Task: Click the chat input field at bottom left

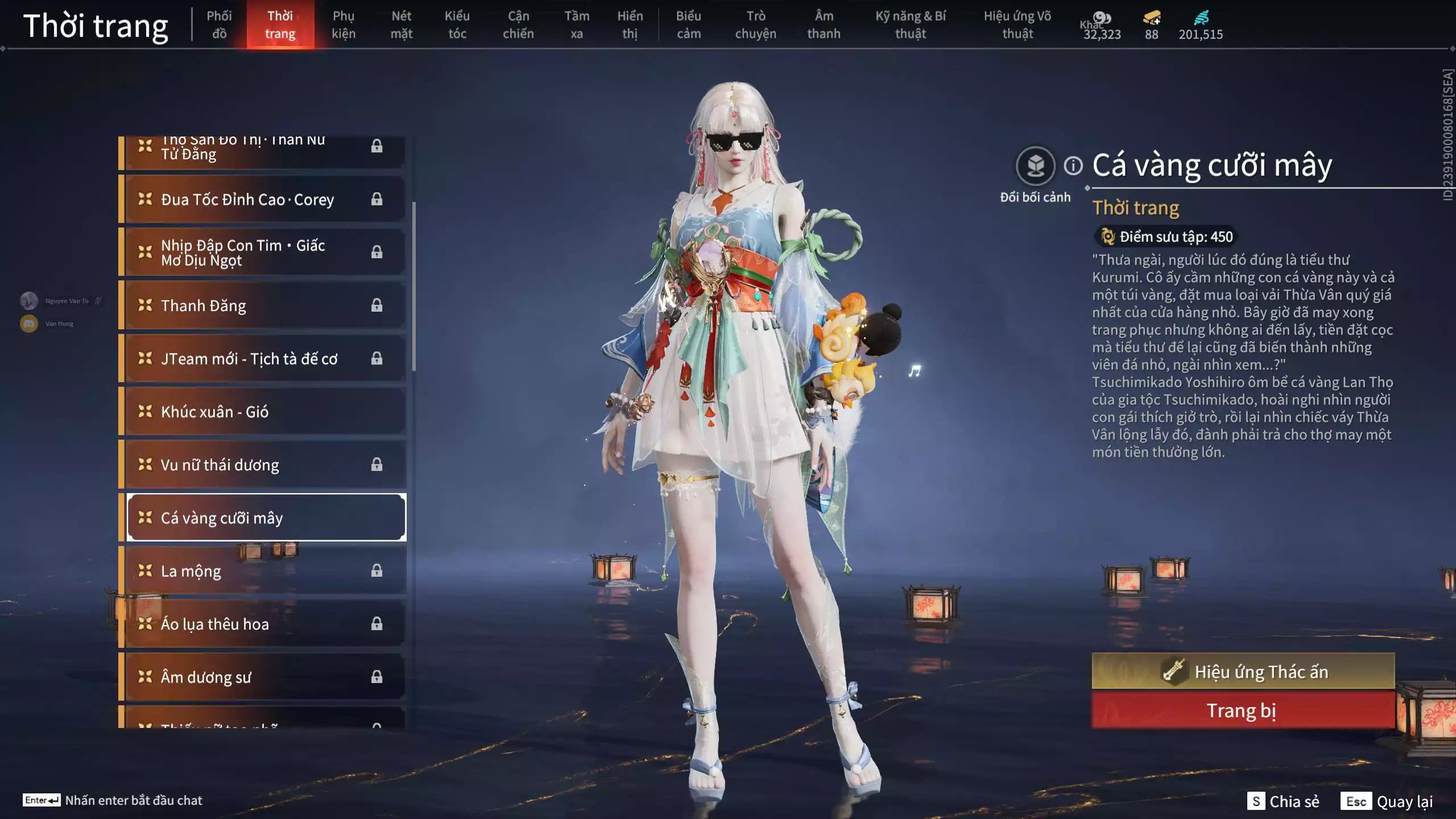Action: click(134, 800)
